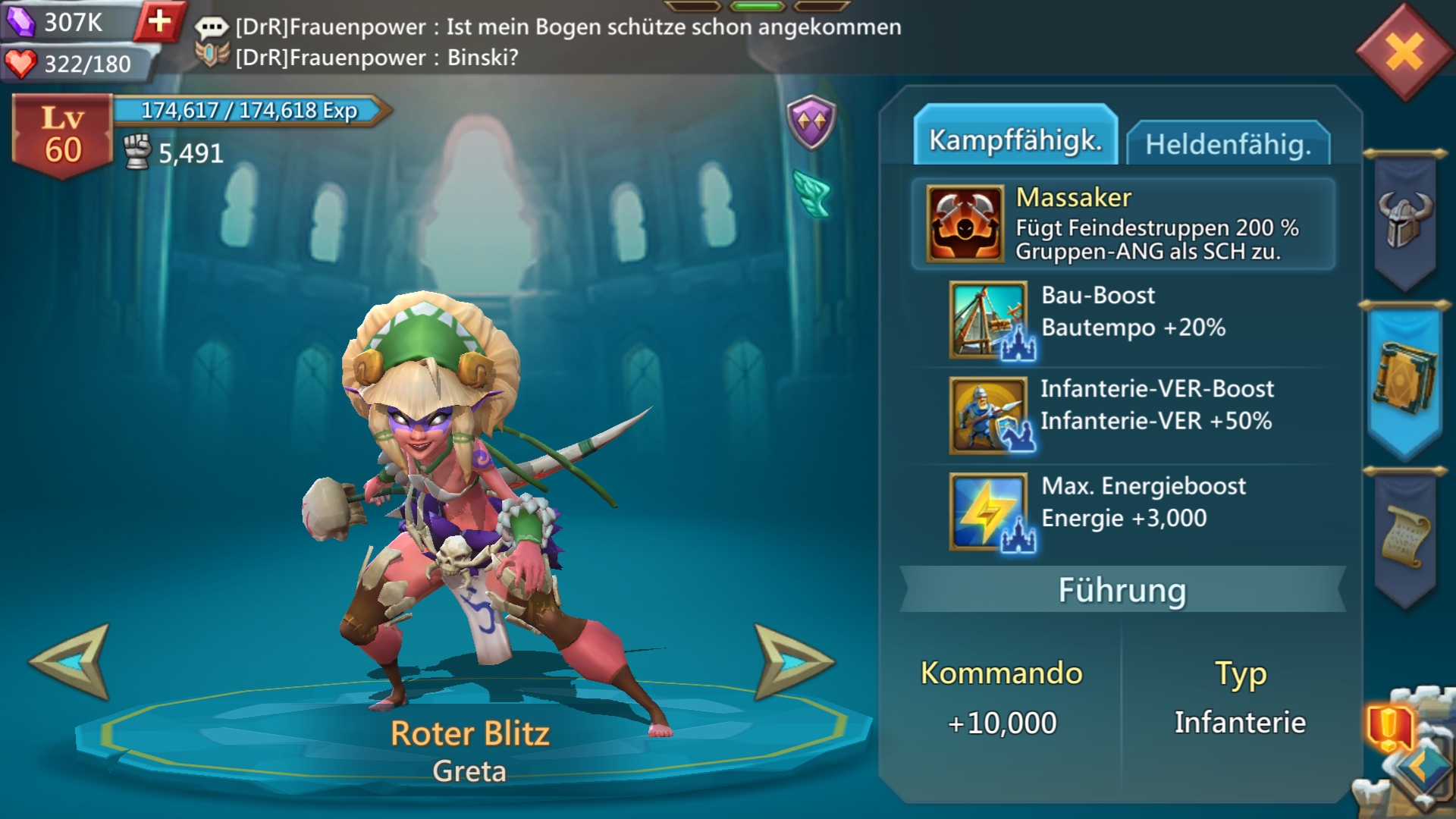Image resolution: width=1456 pixels, height=819 pixels.
Task: Open the chat message bar
Action: pyautogui.click(x=546, y=42)
